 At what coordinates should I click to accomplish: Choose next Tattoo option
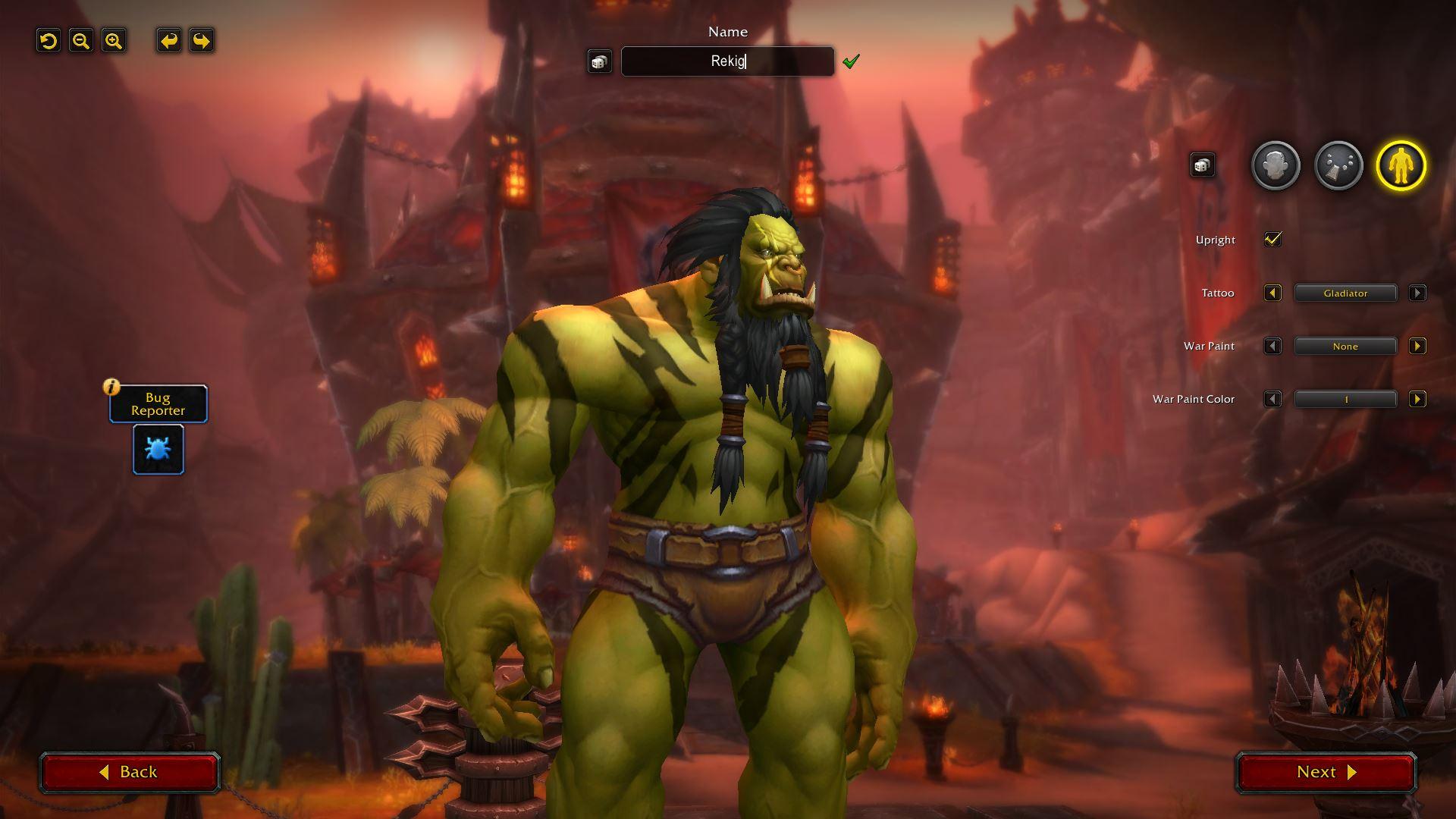(x=1417, y=293)
